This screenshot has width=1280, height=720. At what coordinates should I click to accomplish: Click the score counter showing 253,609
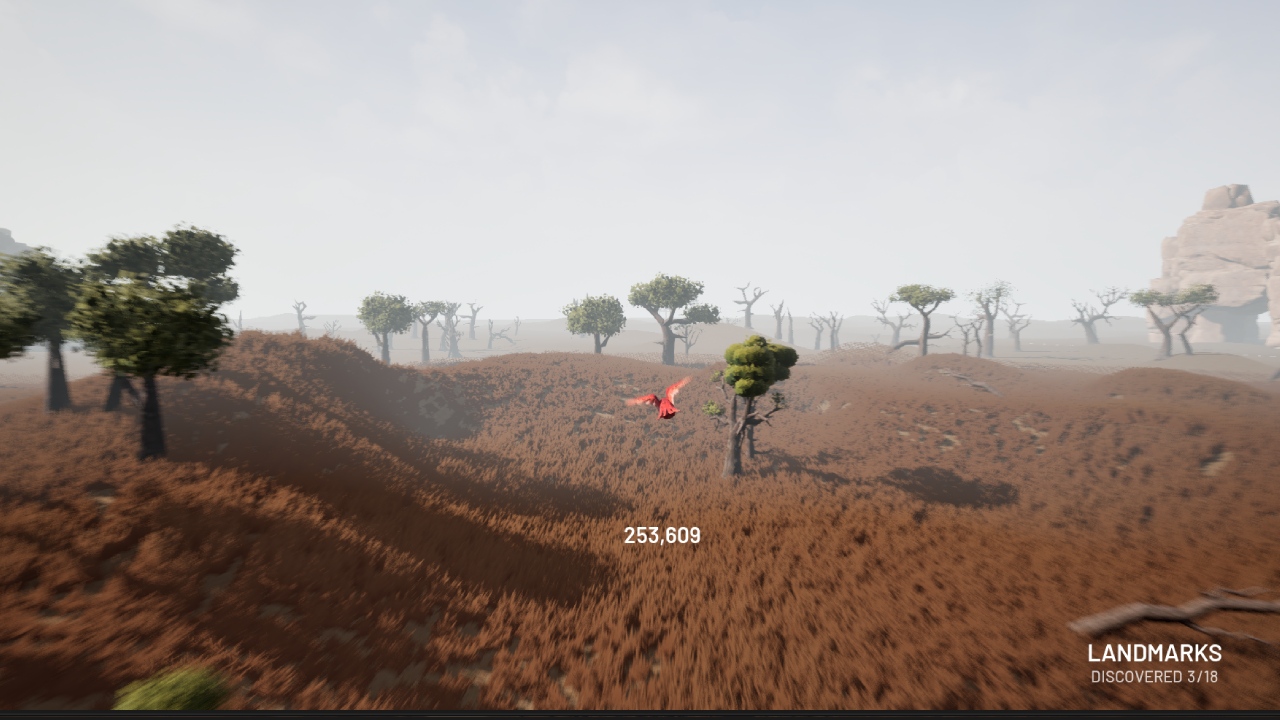click(661, 533)
